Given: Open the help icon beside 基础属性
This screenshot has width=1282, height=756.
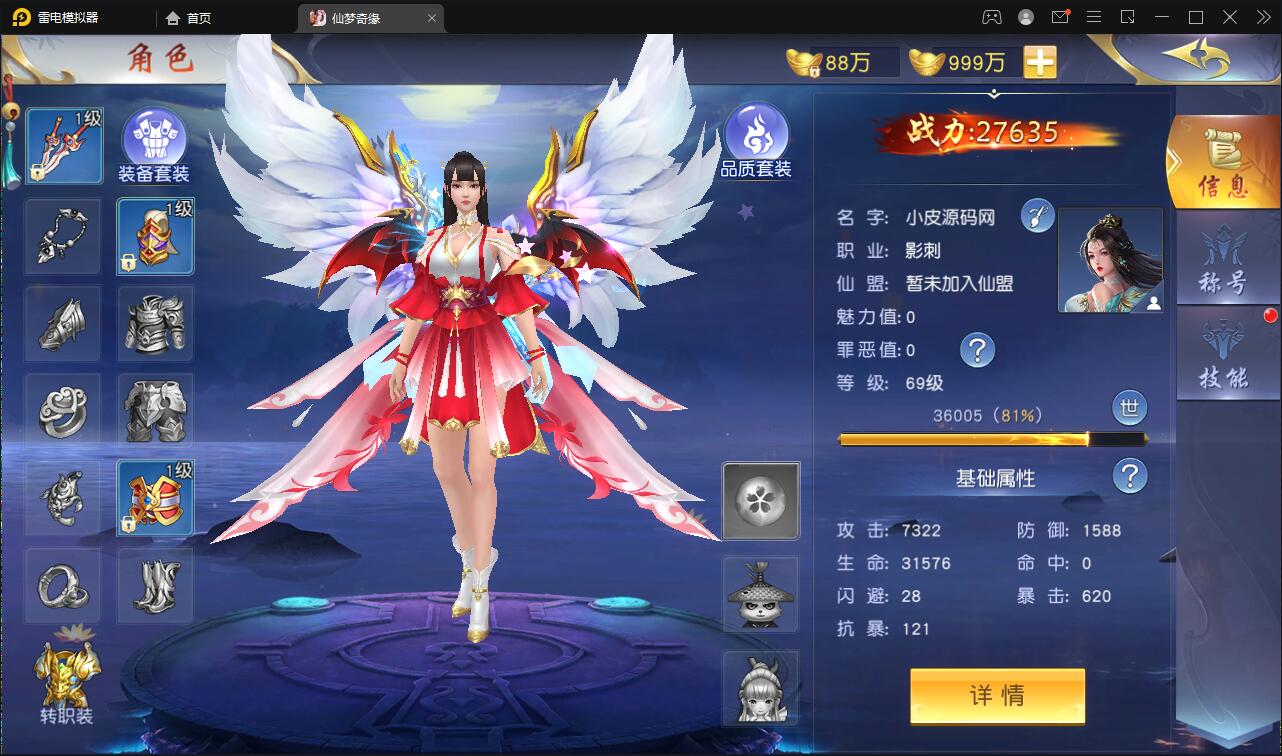Looking at the screenshot, I should coord(1130,476).
